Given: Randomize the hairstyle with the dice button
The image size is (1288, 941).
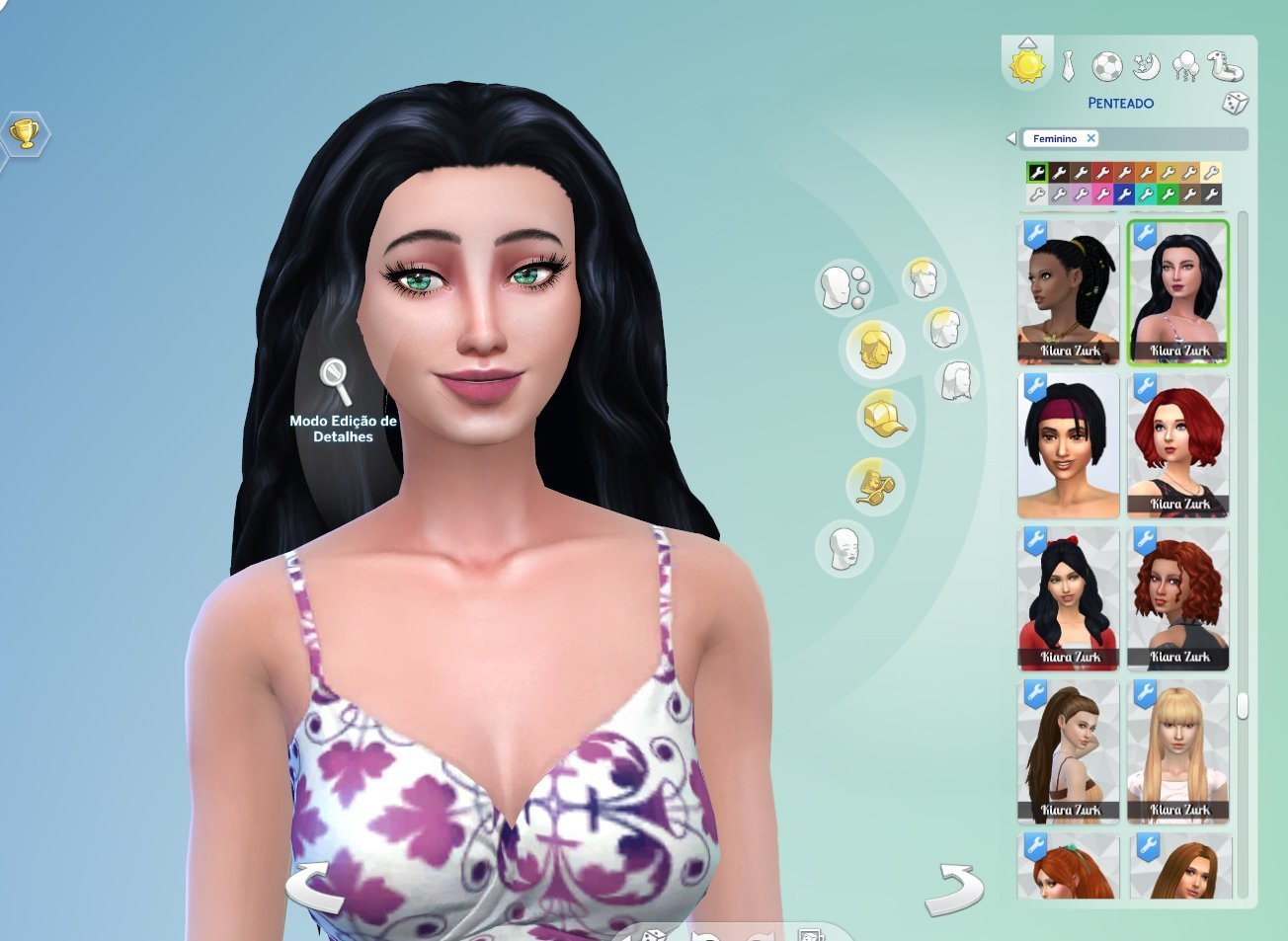Looking at the screenshot, I should 1235,103.
